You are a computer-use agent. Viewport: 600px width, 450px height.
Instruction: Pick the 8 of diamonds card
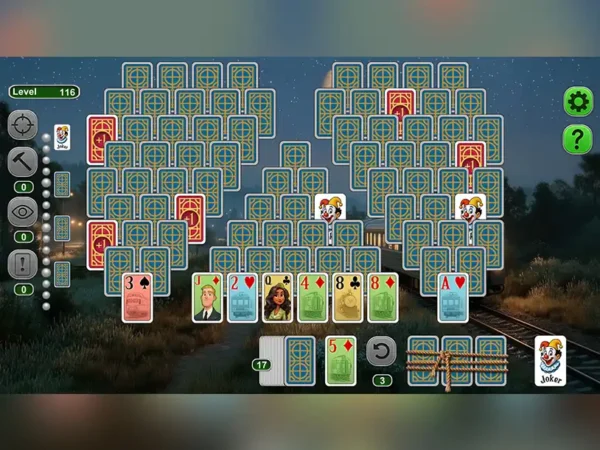point(382,297)
